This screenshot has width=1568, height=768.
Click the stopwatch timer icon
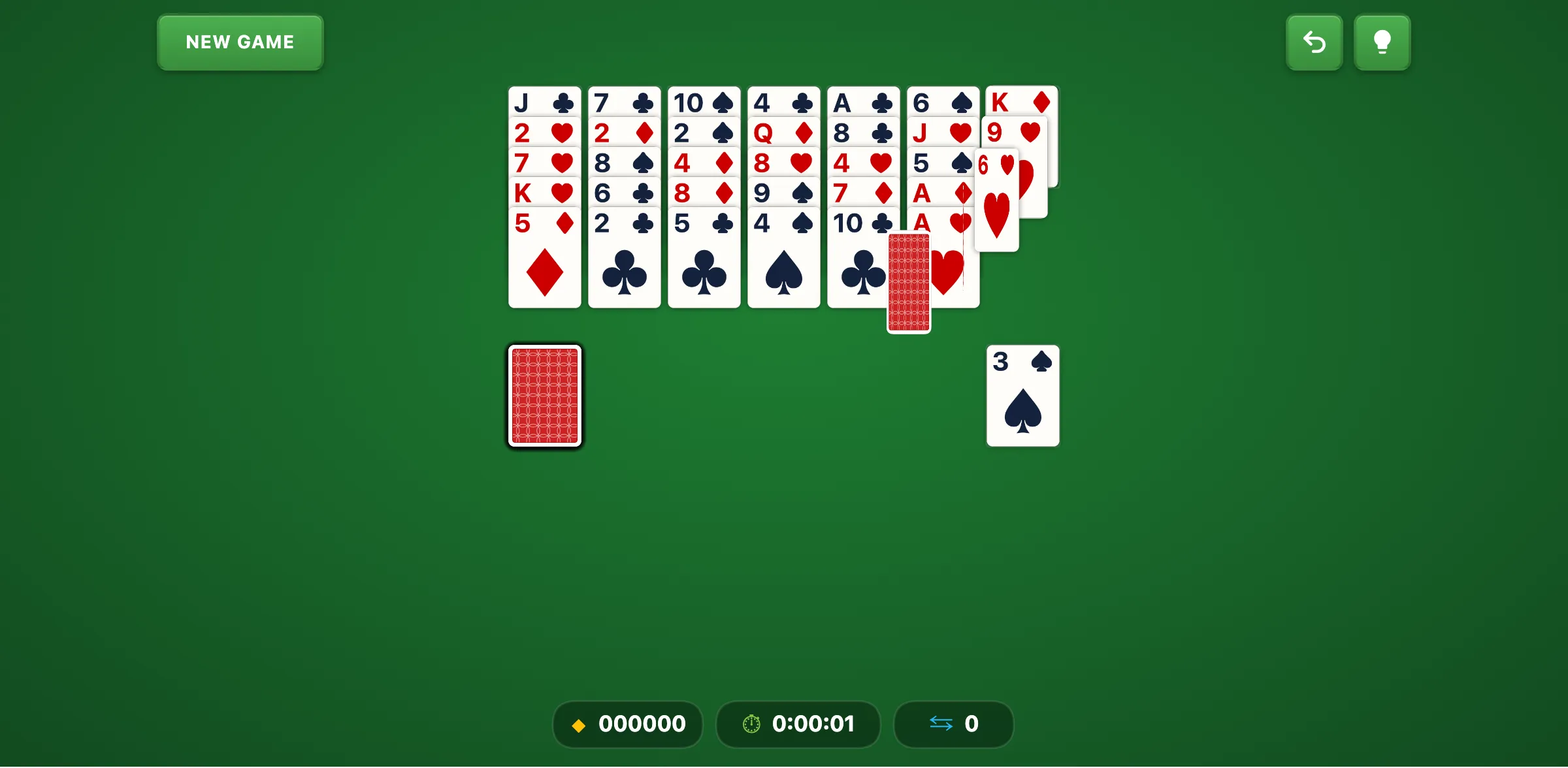tap(751, 724)
